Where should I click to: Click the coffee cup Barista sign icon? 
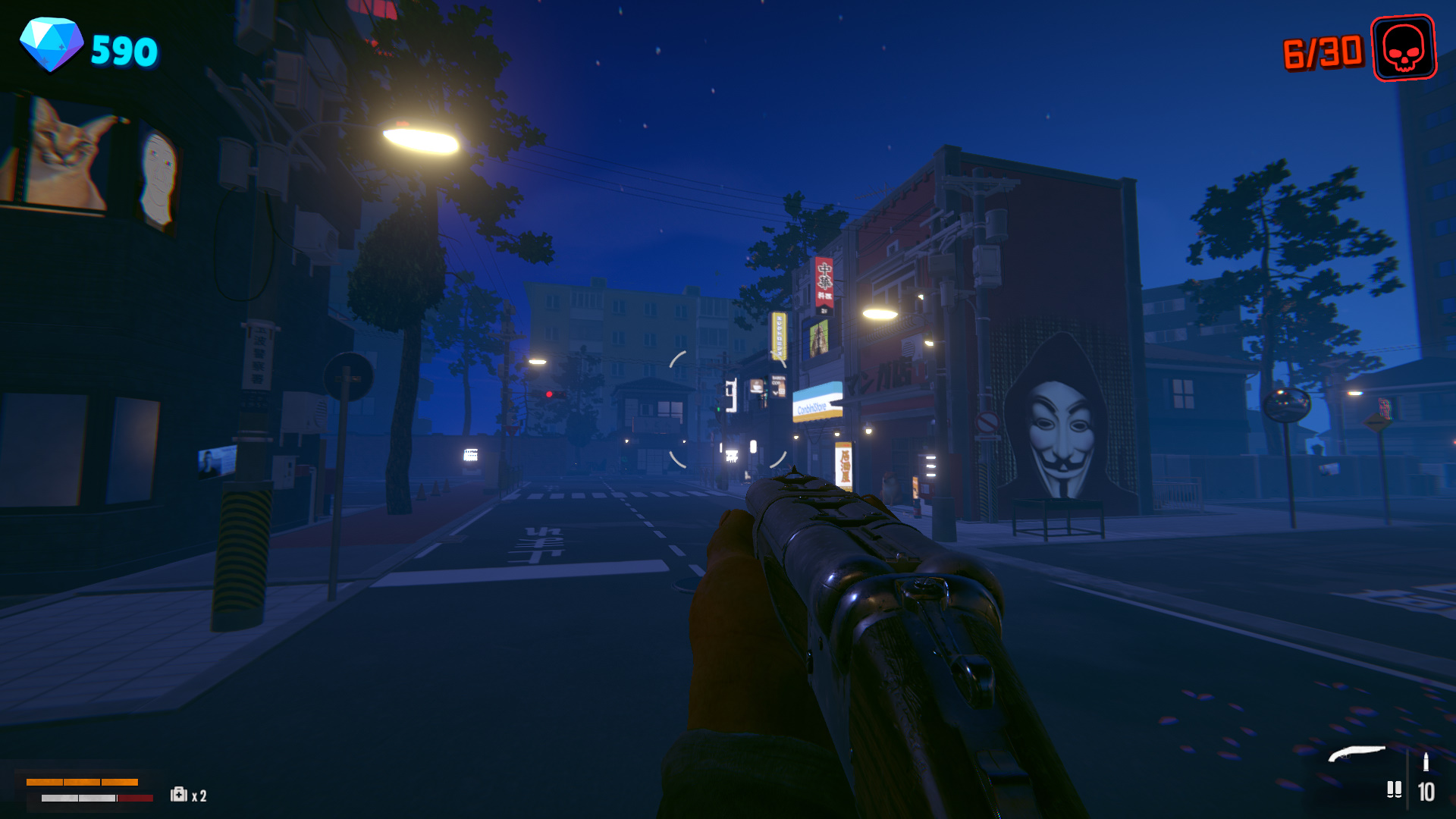(x=756, y=386)
